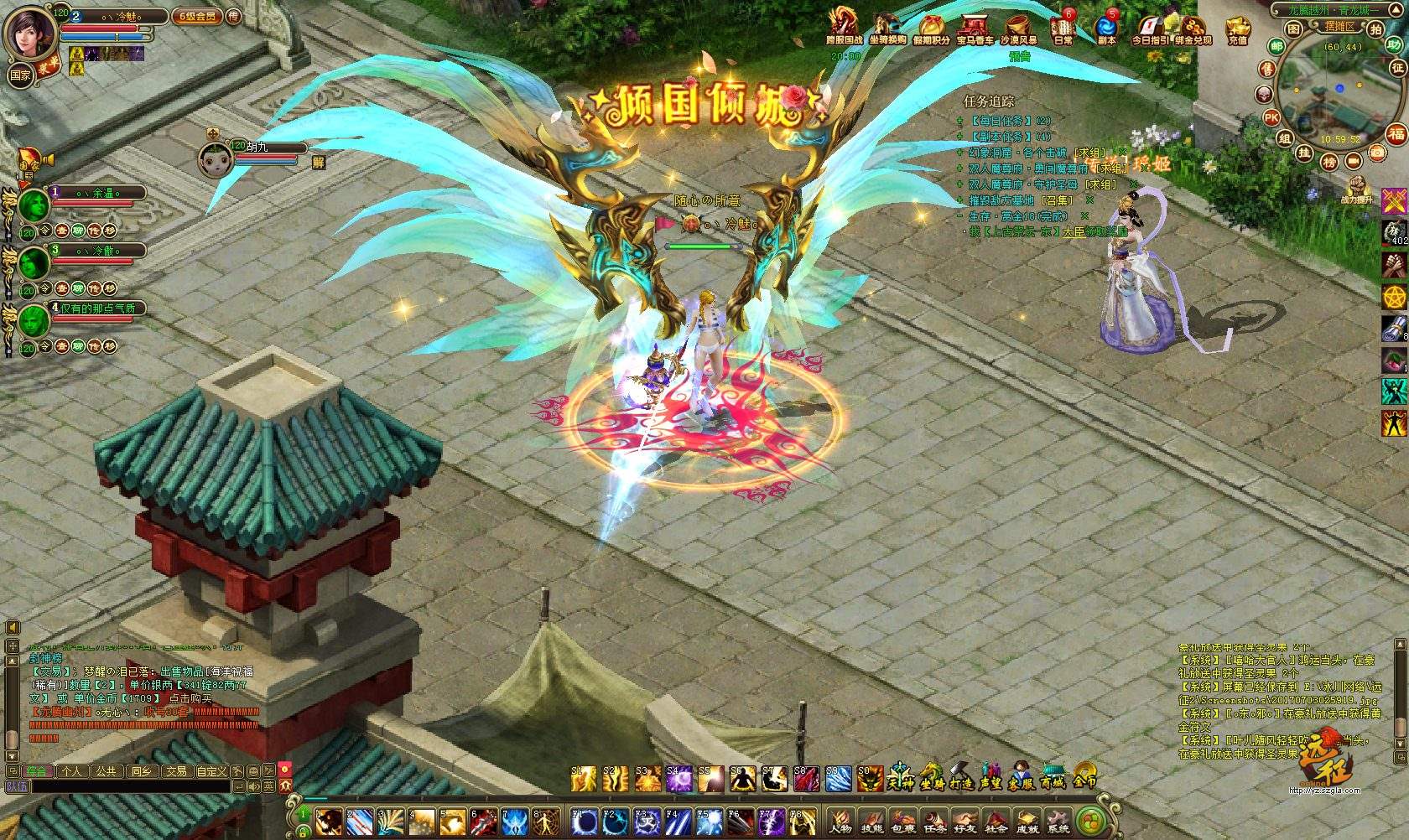
Task: Open the 邮 mail button
Action: (1276, 46)
